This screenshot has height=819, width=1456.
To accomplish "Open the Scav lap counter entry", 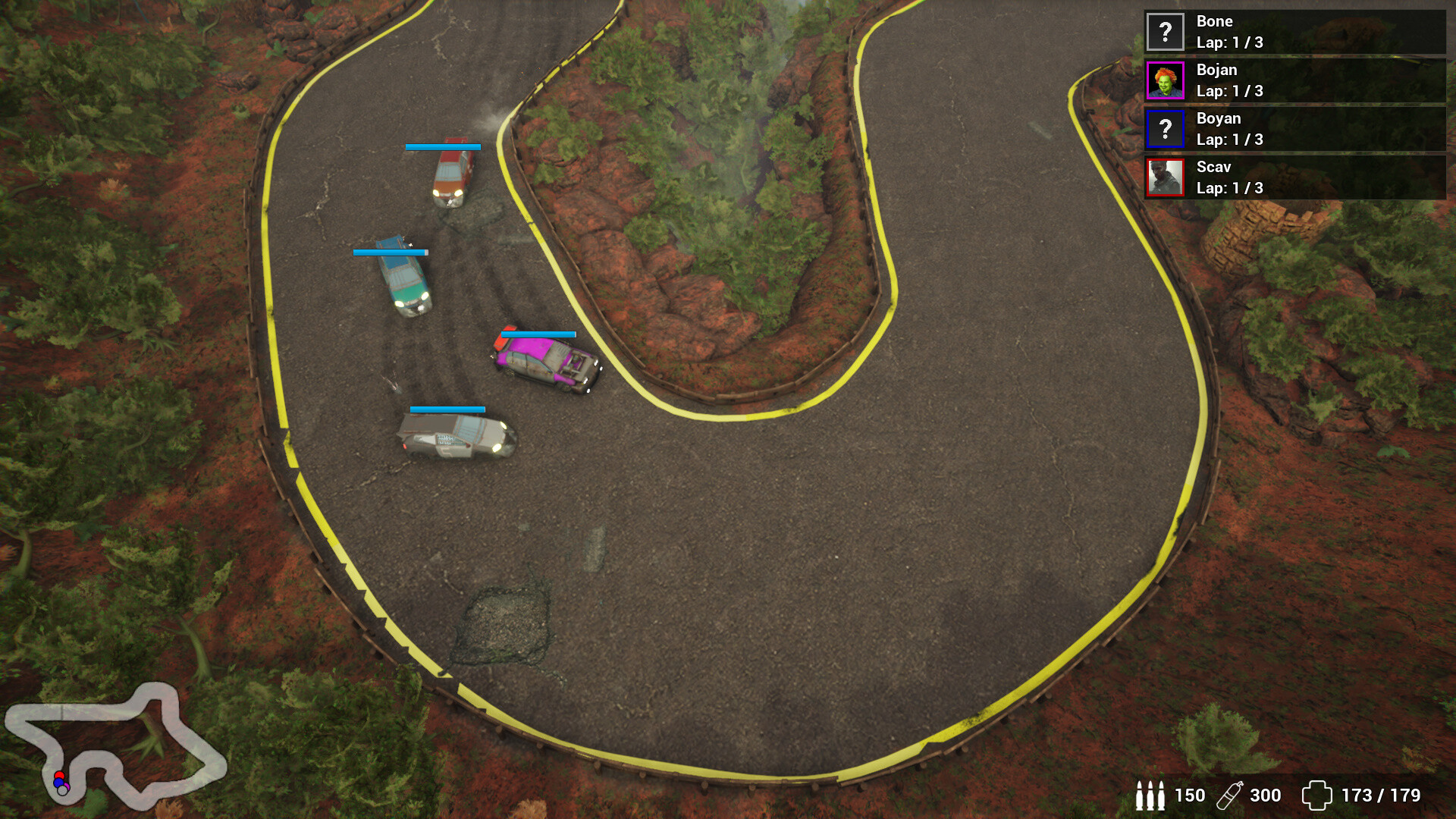I will (1228, 189).
